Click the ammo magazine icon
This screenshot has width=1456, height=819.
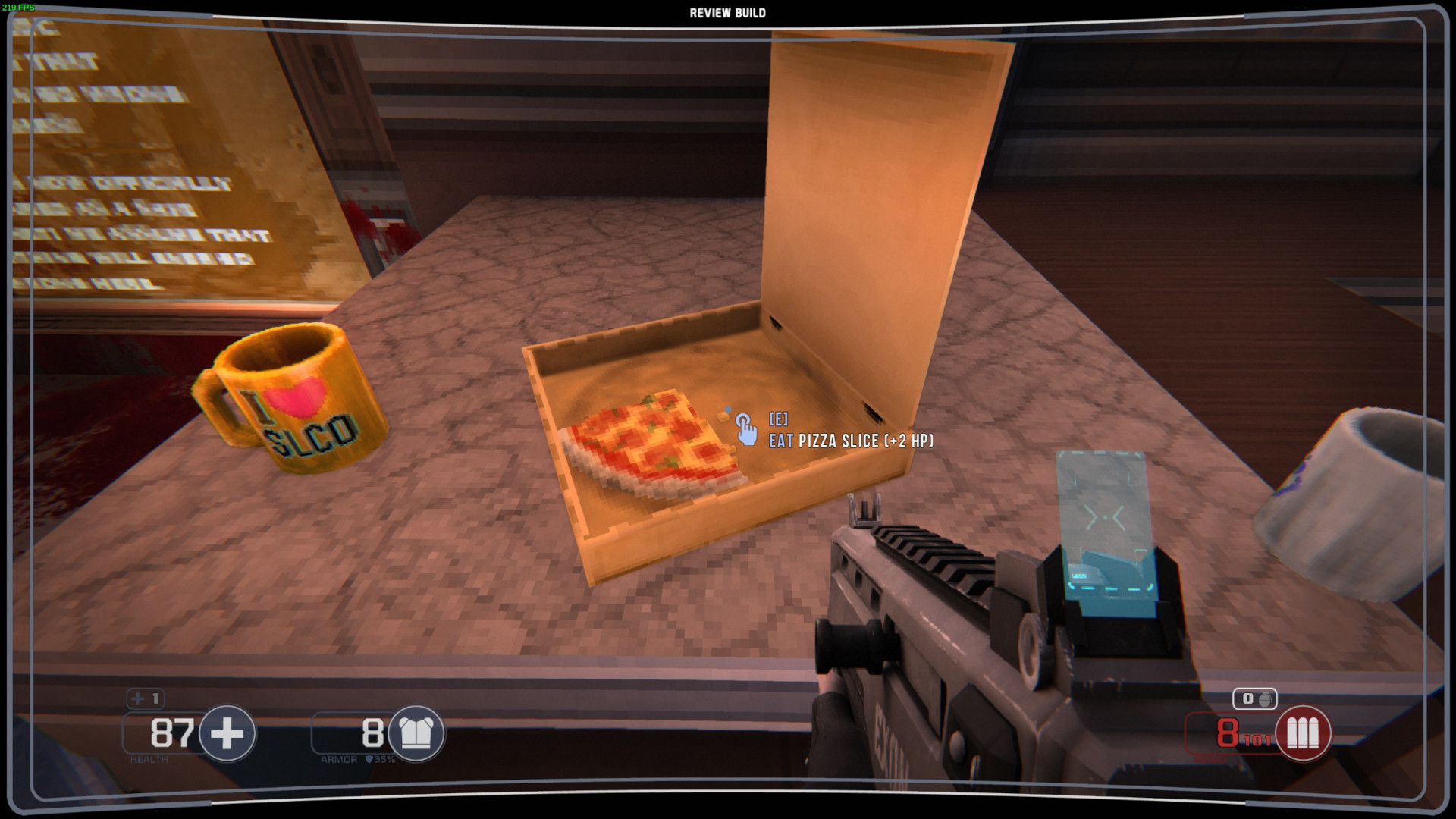tap(1303, 733)
